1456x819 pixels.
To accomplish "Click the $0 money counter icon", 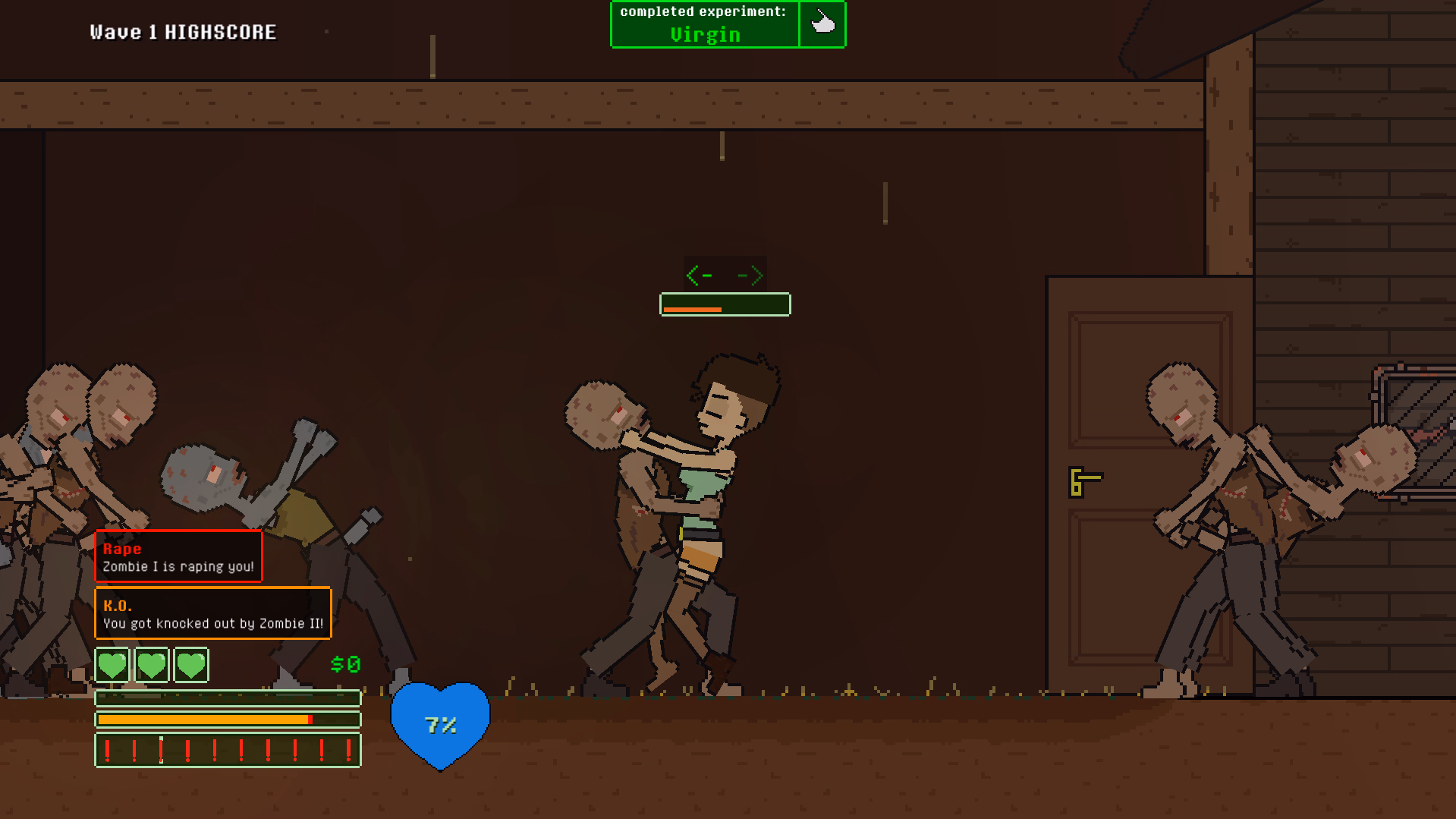I will [345, 664].
